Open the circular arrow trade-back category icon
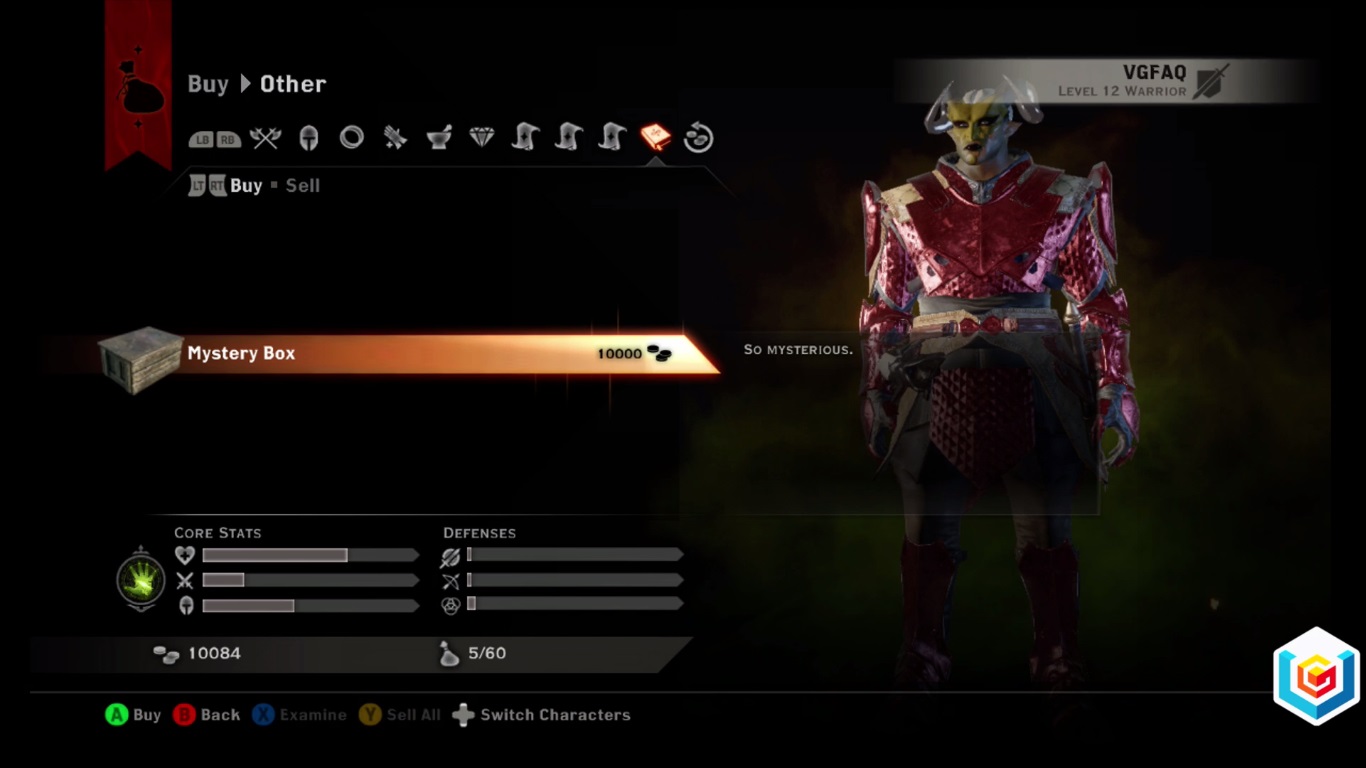Image resolution: width=1366 pixels, height=768 pixels. click(x=698, y=137)
